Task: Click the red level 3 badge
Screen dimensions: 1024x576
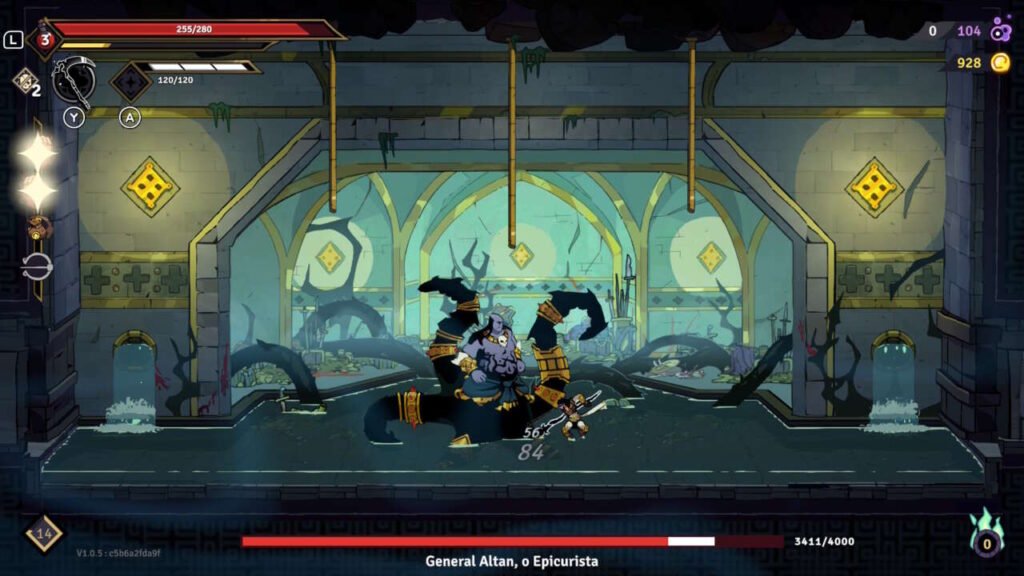Action: coord(45,40)
